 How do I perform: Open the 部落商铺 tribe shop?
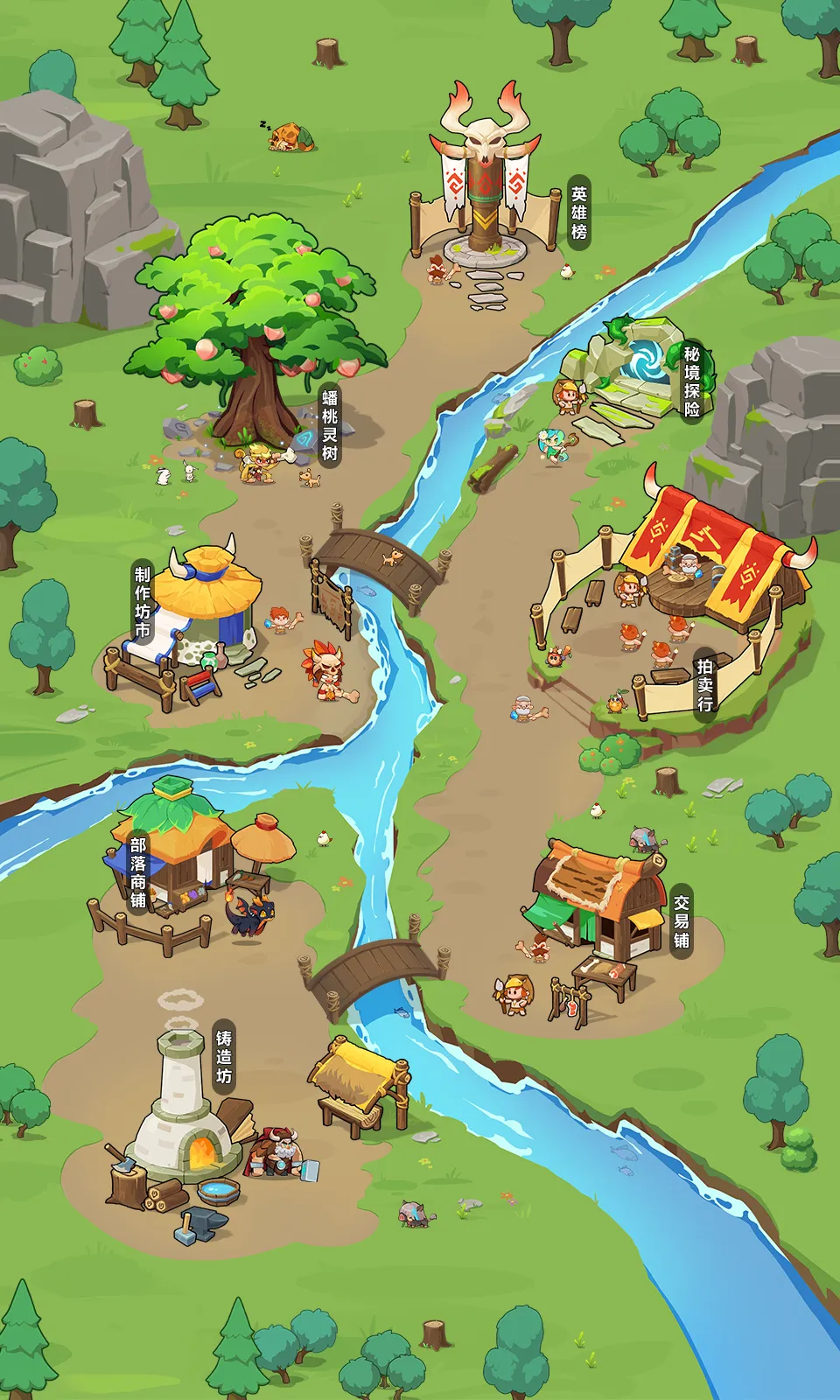138,872
